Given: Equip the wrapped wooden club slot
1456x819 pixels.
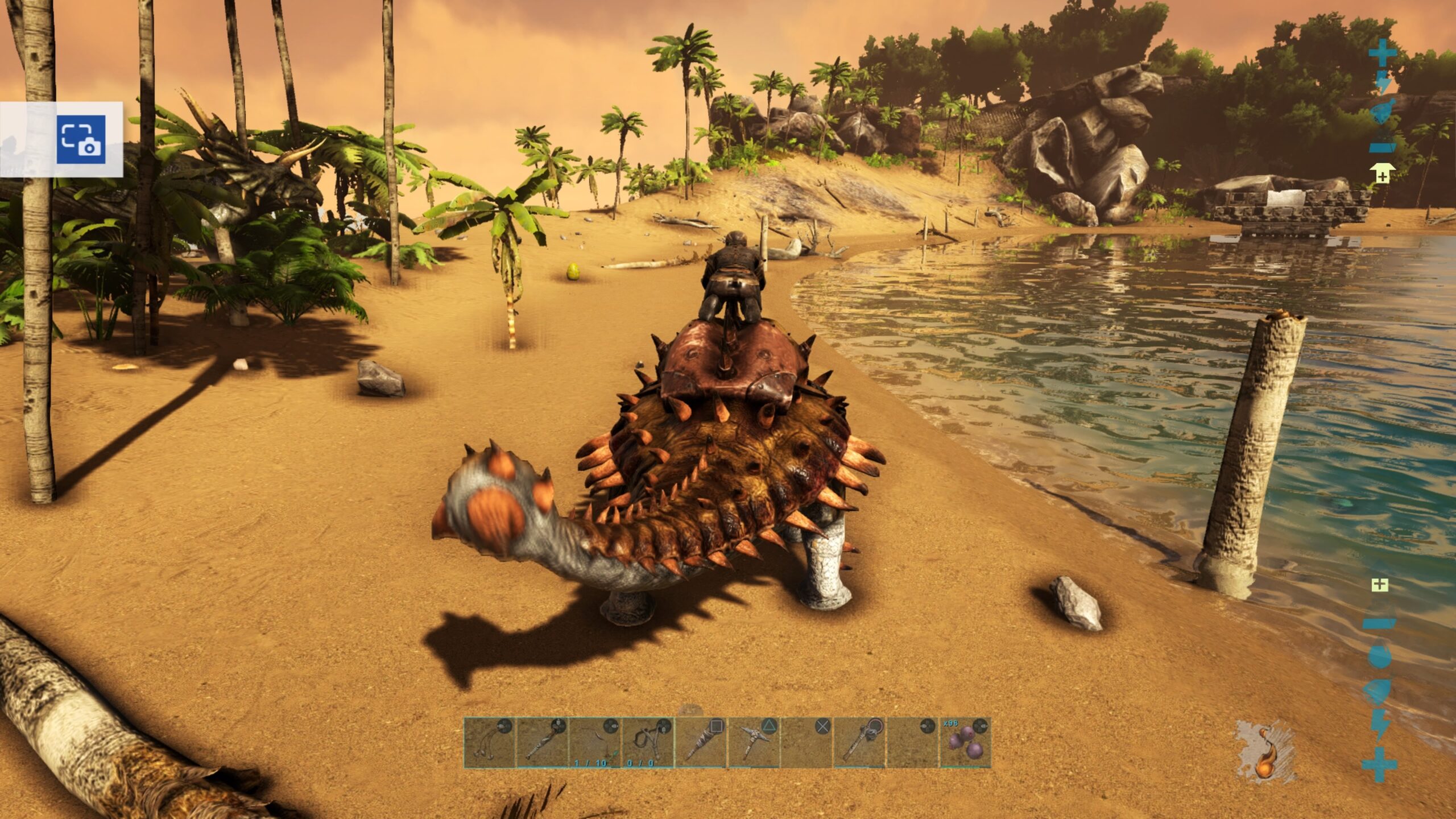Looking at the screenshot, I should (x=701, y=742).
